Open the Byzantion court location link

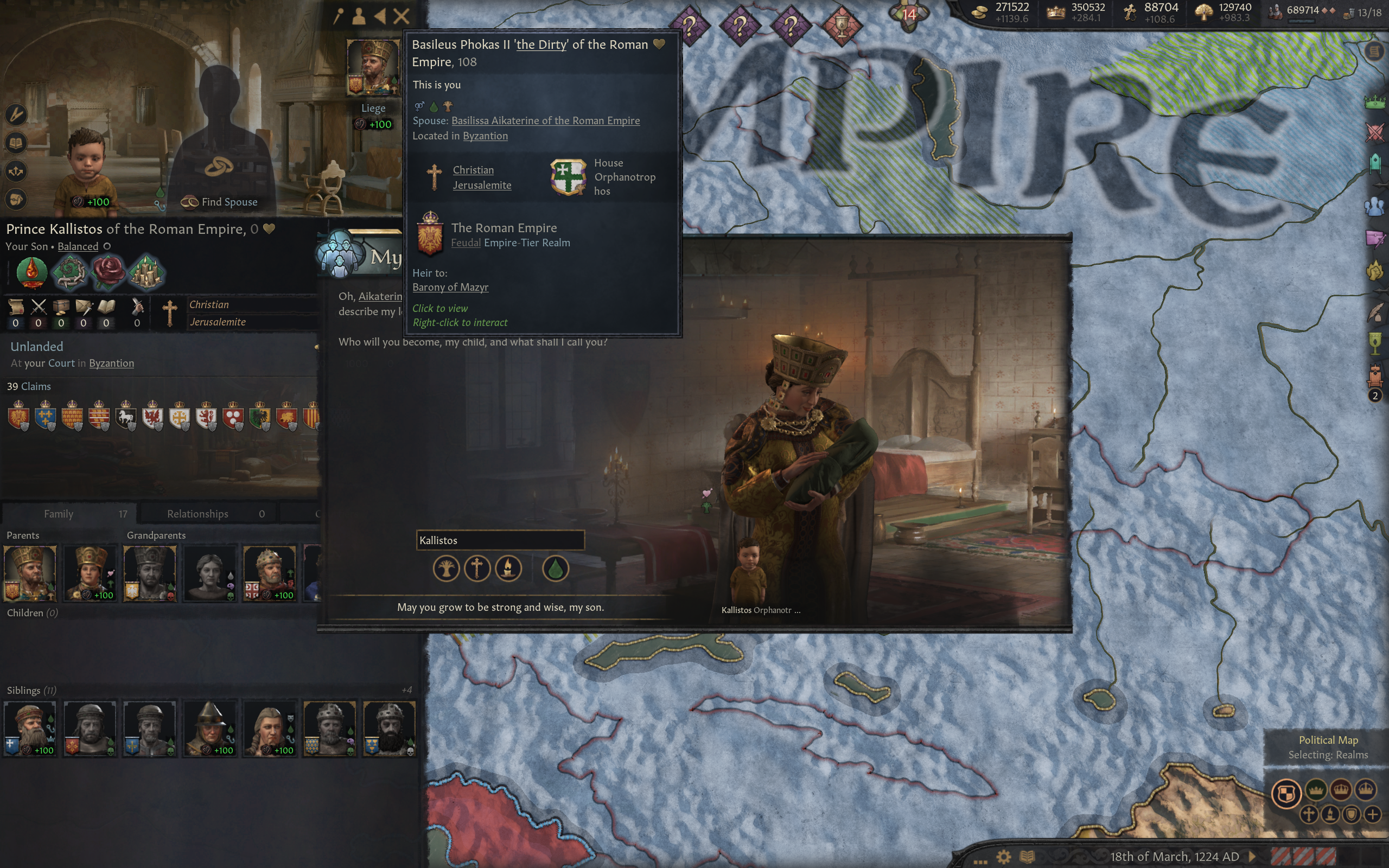coord(111,363)
